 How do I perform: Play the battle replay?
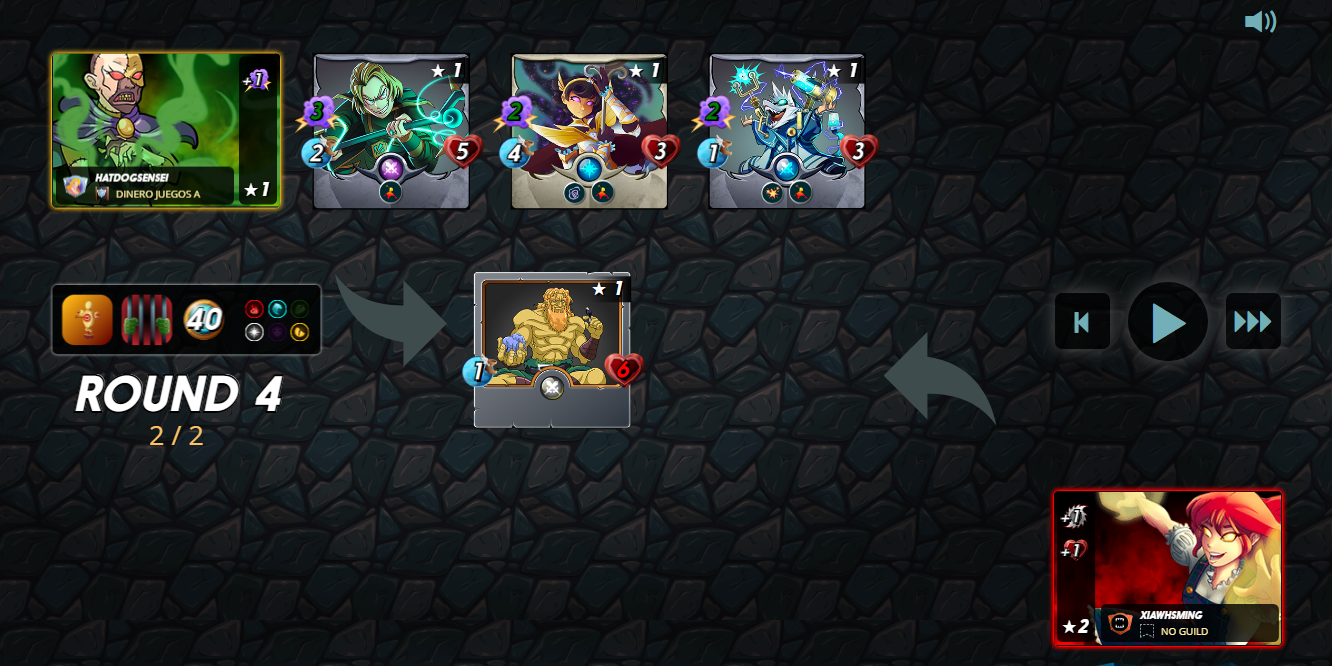tap(1167, 322)
